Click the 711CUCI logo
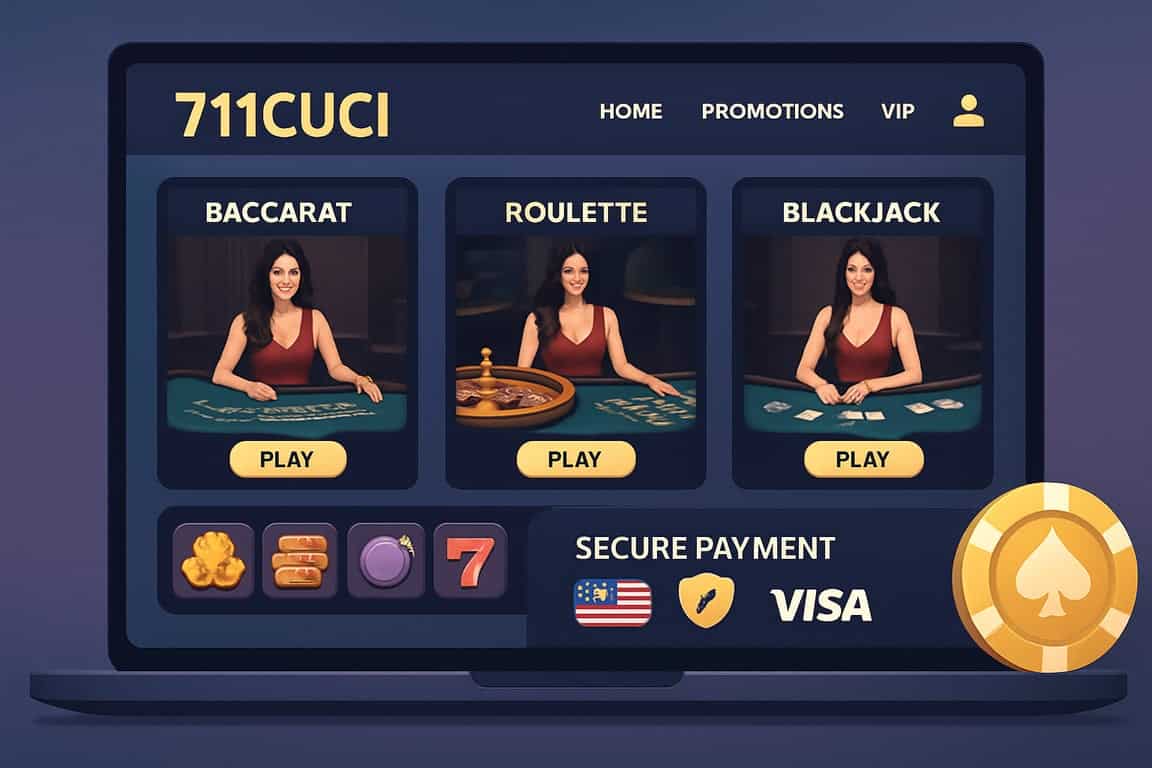1152x768 pixels. pyautogui.click(x=282, y=114)
